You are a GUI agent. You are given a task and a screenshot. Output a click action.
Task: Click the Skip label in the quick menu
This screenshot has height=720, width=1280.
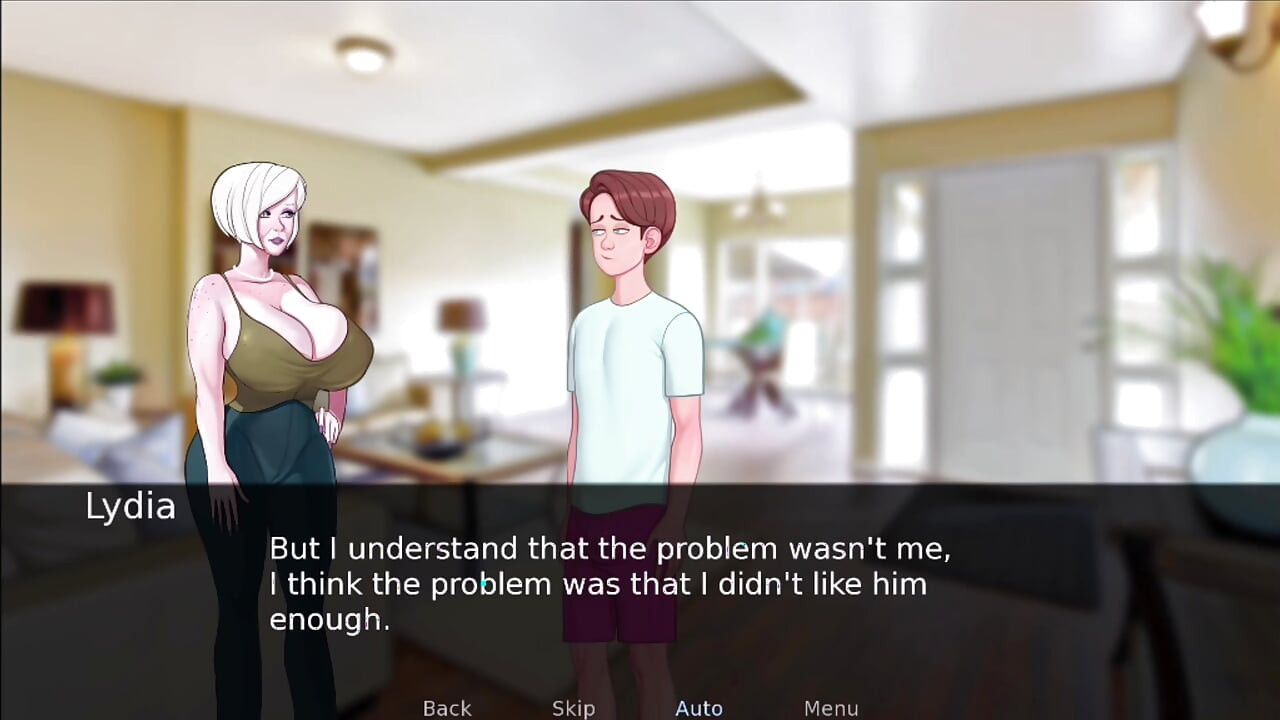tap(572, 707)
